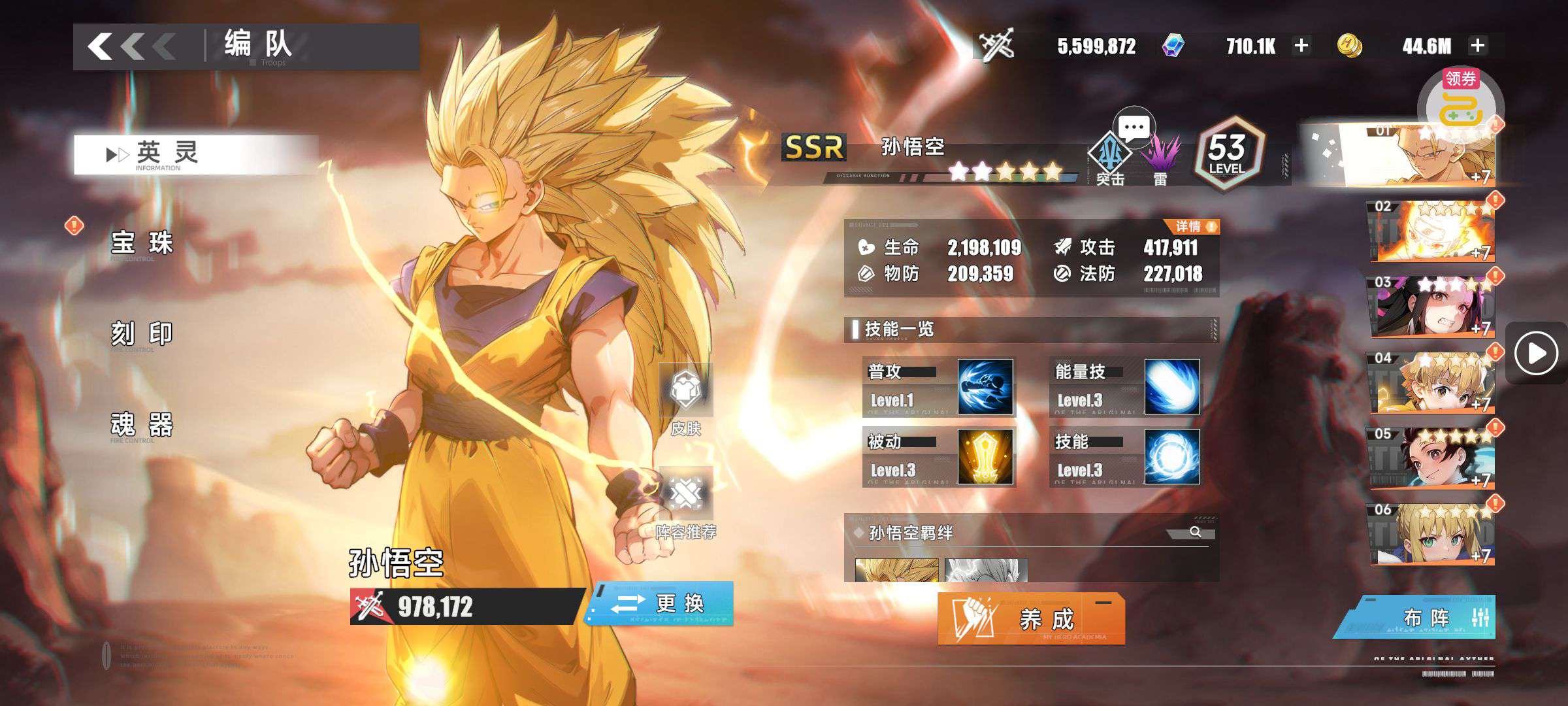View the 详情 stat details
The width and height of the screenshot is (1568, 706).
click(1195, 227)
